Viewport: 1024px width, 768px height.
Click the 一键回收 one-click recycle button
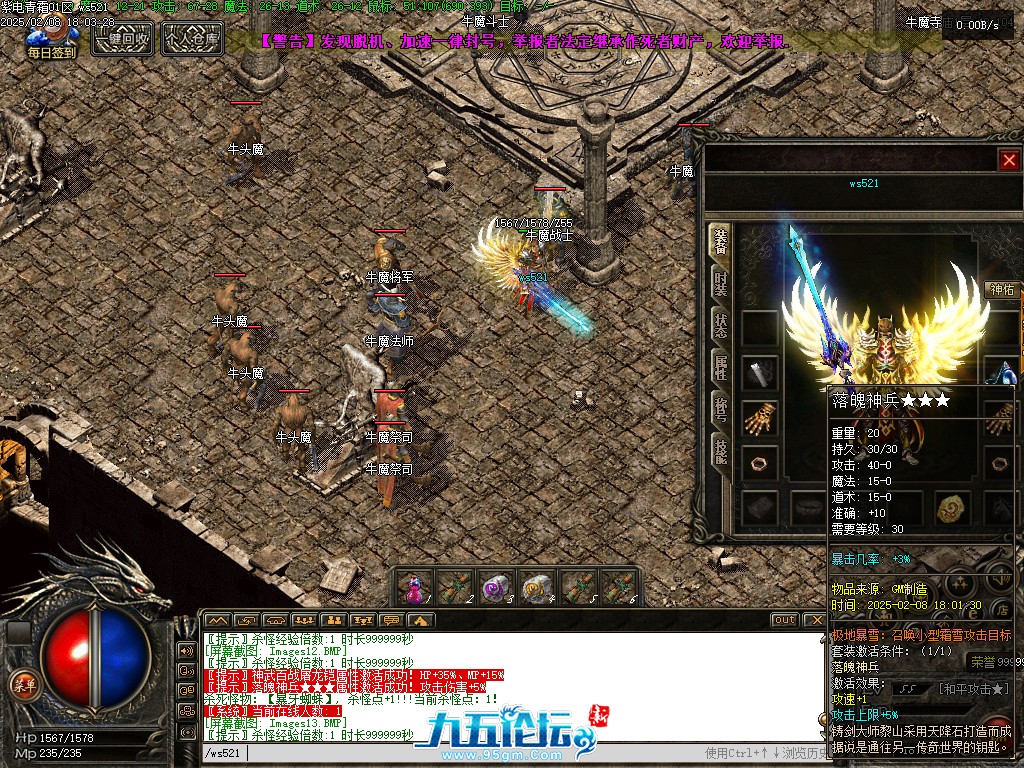coord(122,39)
